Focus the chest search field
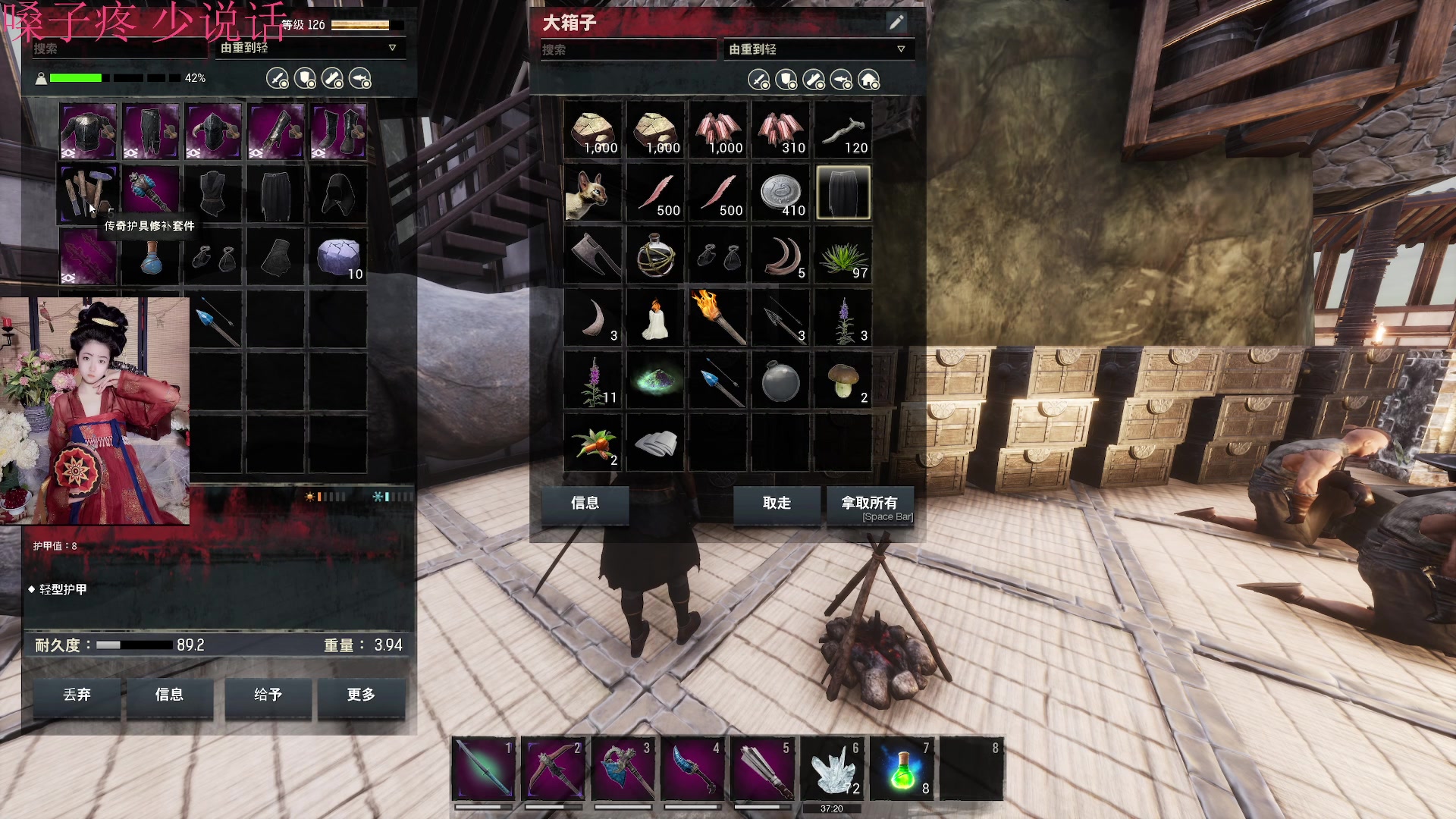 tap(626, 50)
